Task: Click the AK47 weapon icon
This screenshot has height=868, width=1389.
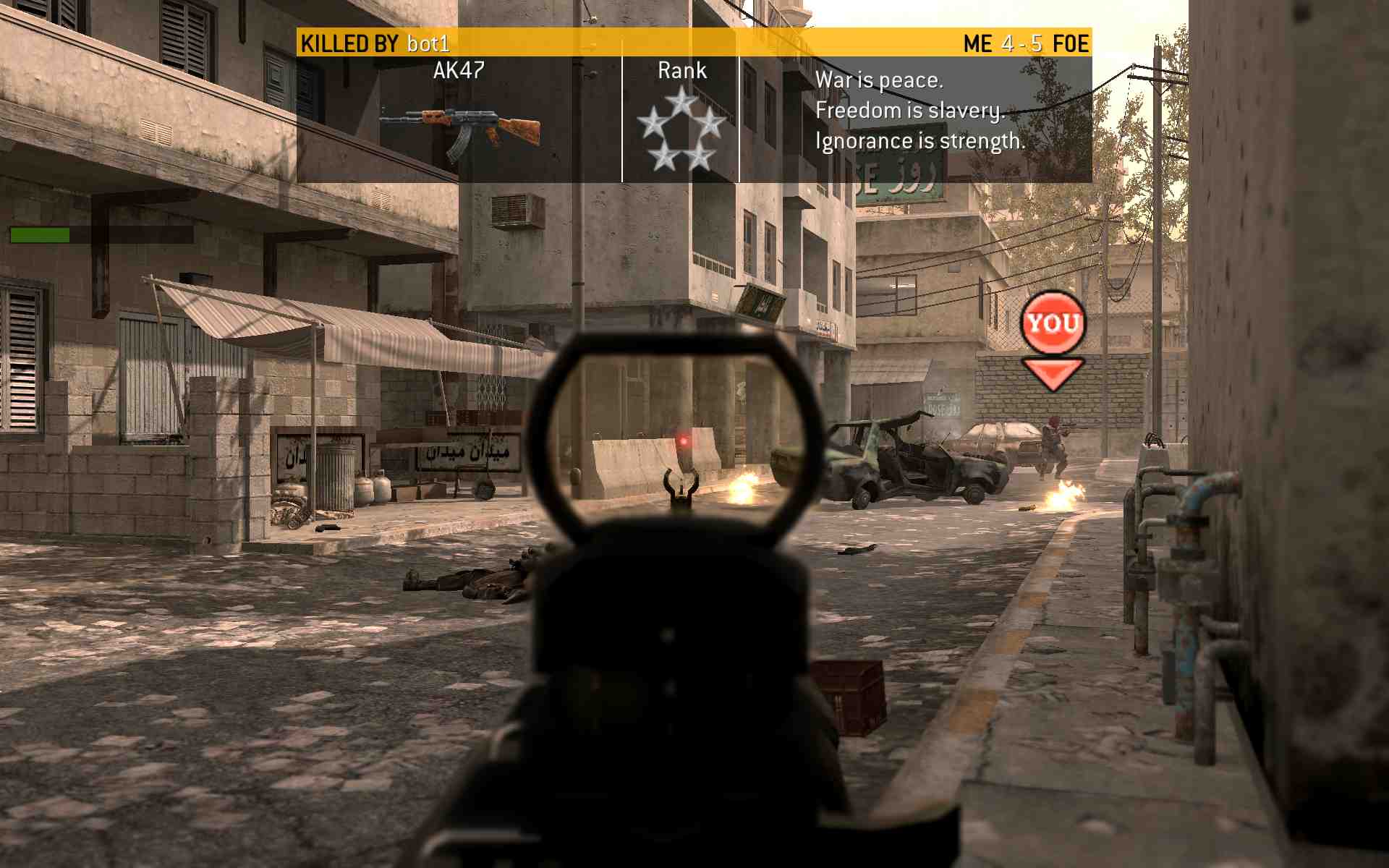Action: 459,131
